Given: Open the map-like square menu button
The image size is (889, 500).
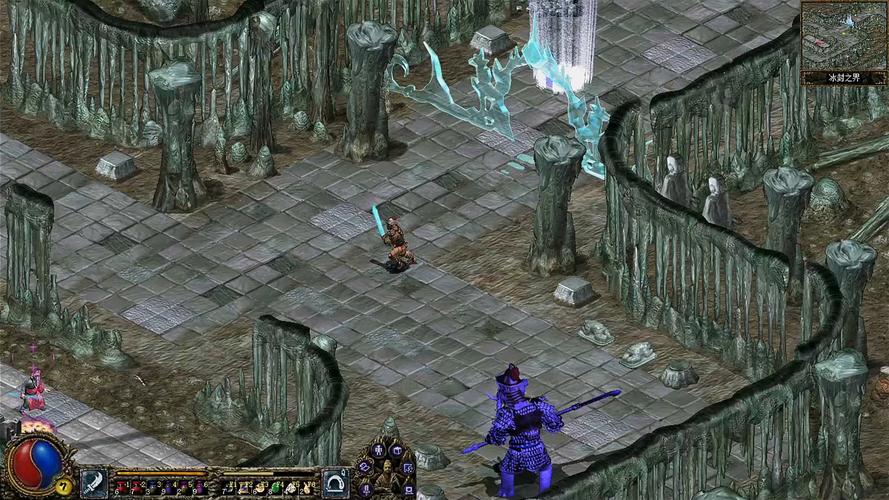Looking at the screenshot, I should [x=409, y=467].
